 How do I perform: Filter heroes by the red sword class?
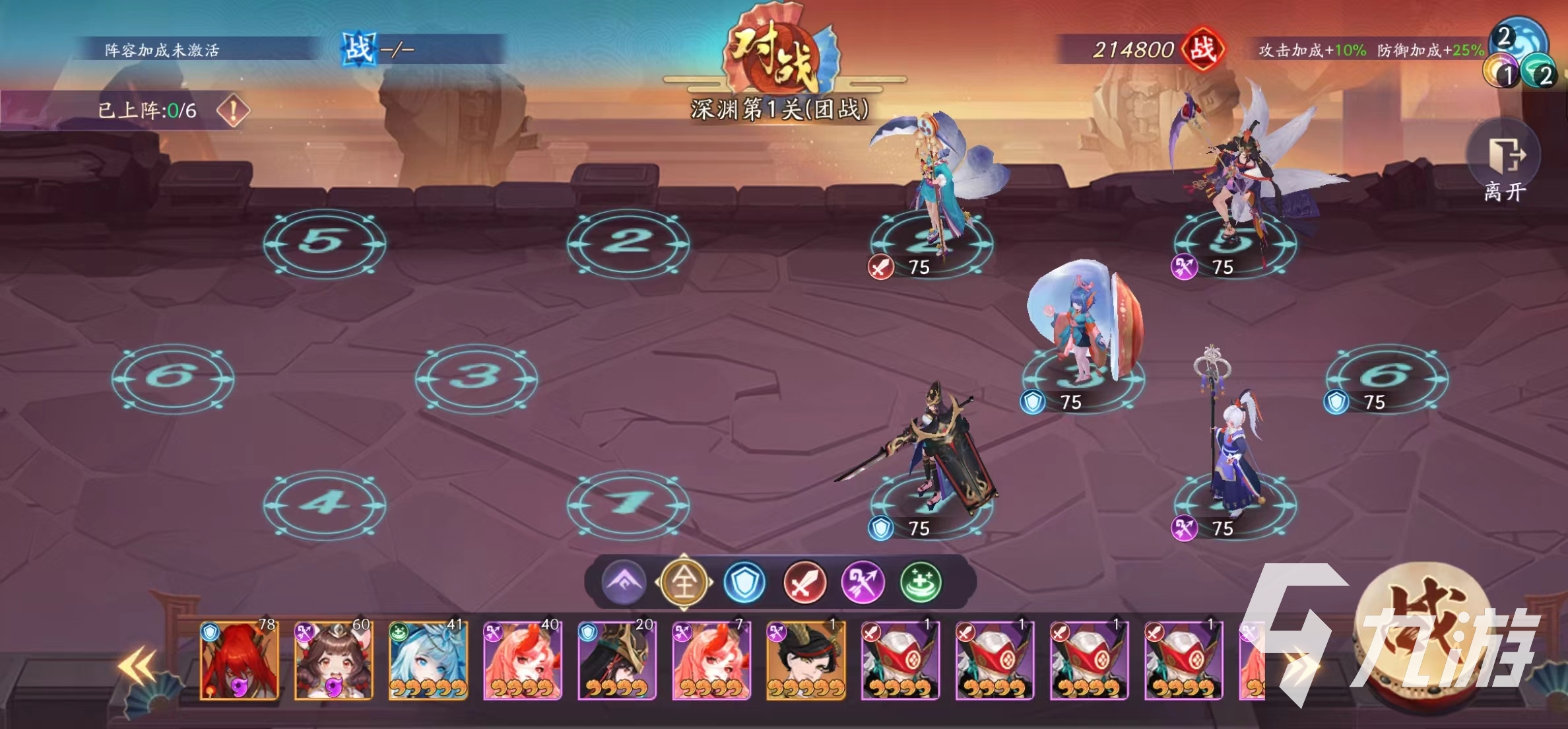(x=804, y=582)
